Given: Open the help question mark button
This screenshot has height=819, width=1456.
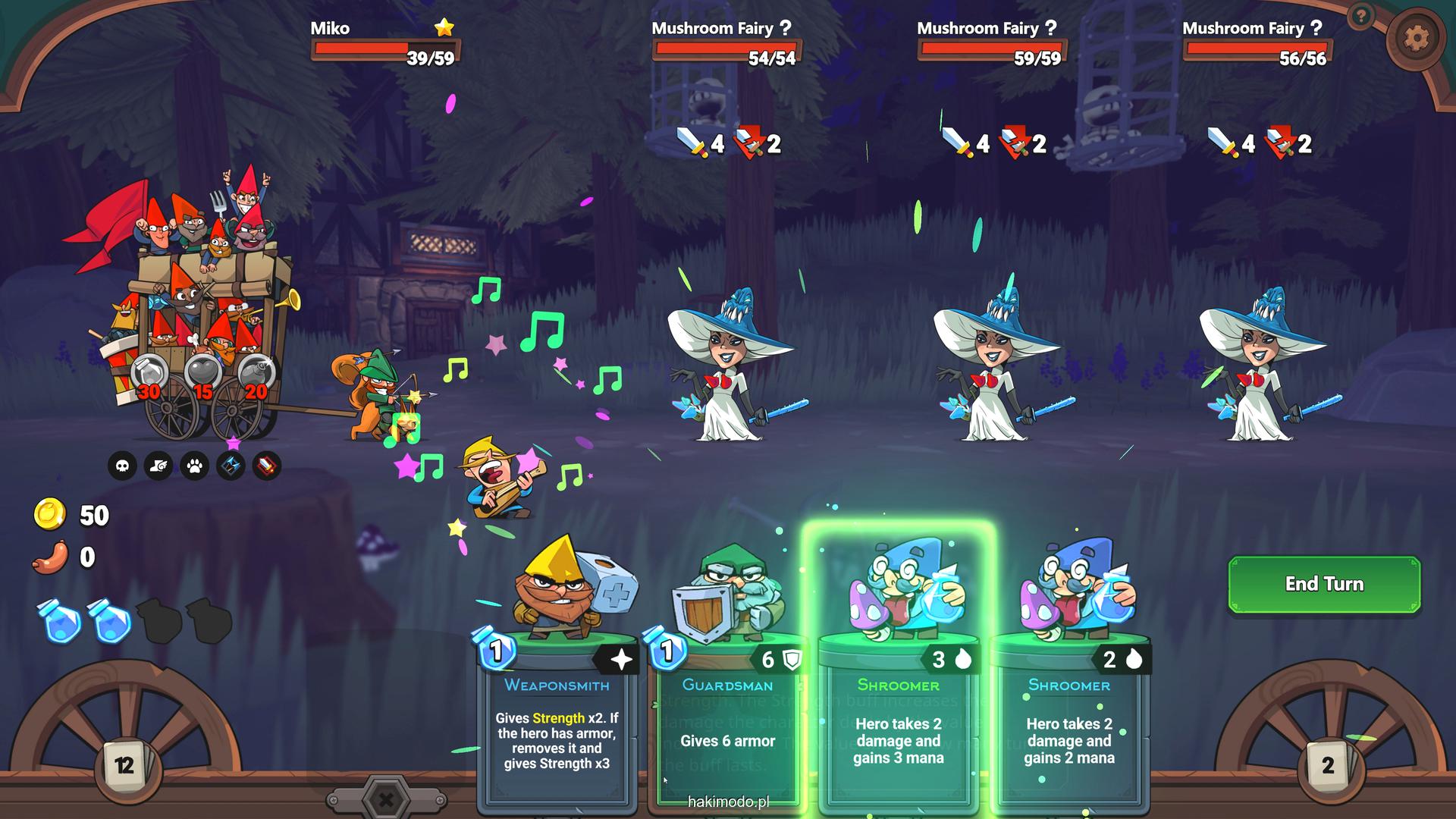Looking at the screenshot, I should tap(1361, 16).
